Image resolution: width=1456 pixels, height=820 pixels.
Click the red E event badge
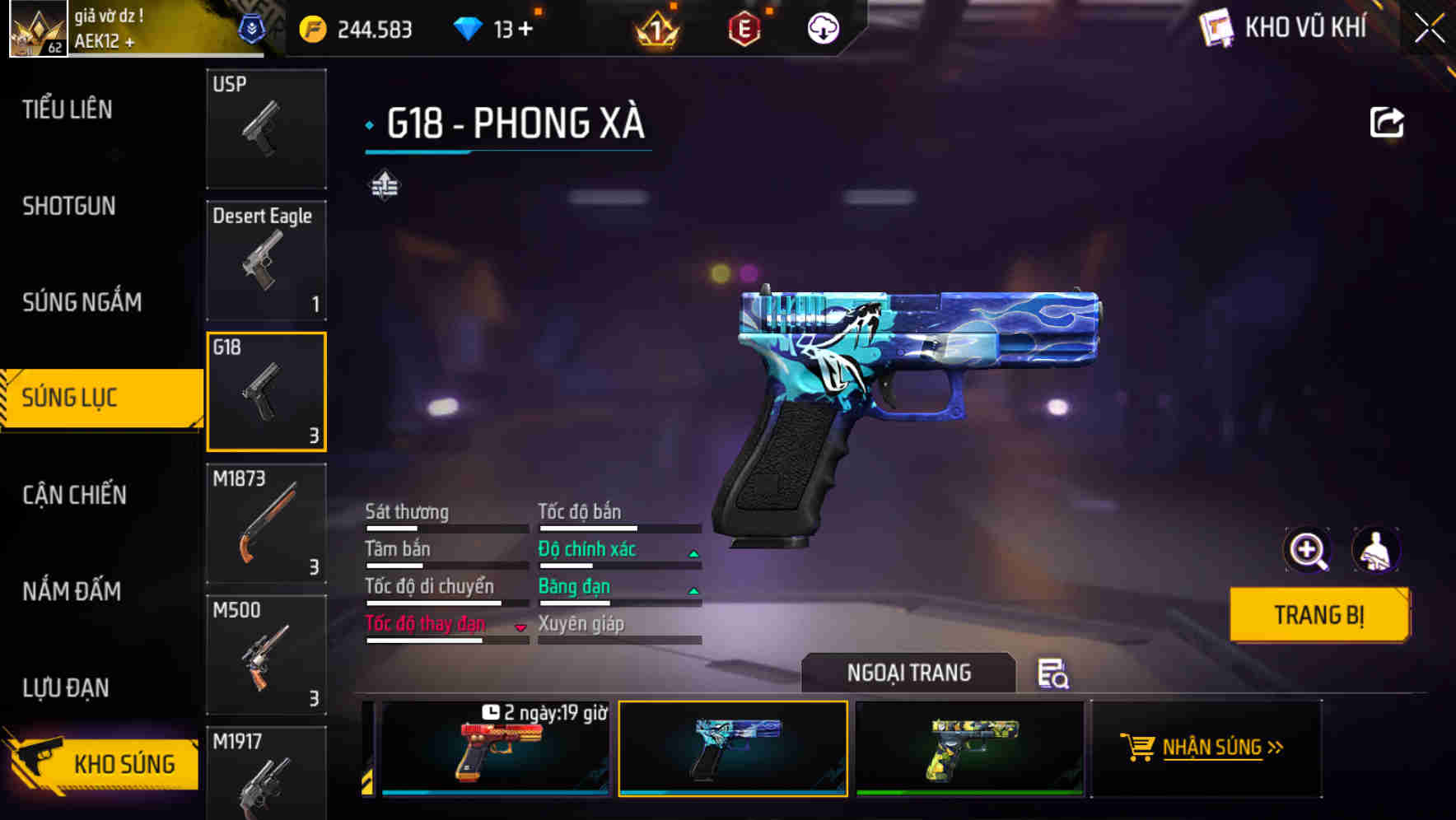tap(745, 28)
